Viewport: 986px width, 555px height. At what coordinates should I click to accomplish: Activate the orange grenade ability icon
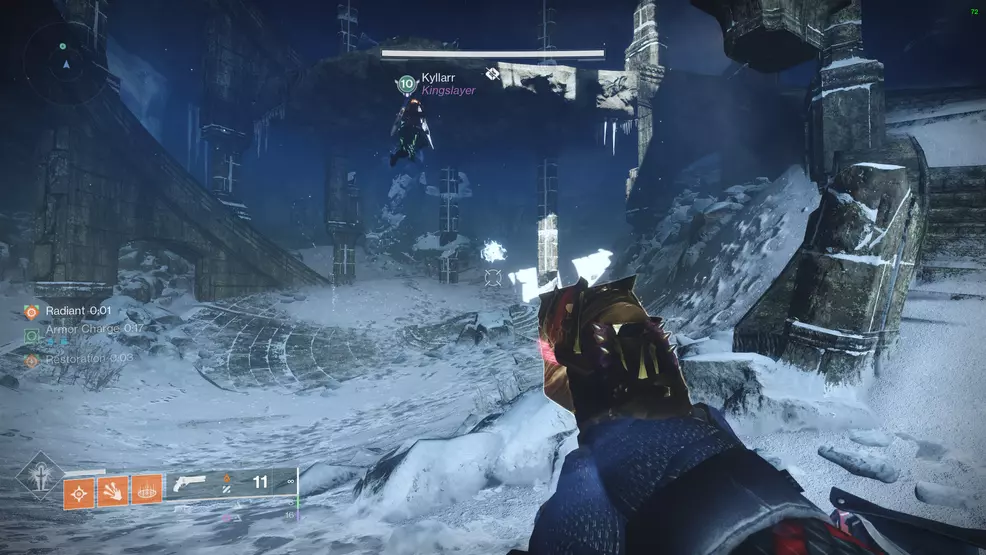click(x=79, y=490)
